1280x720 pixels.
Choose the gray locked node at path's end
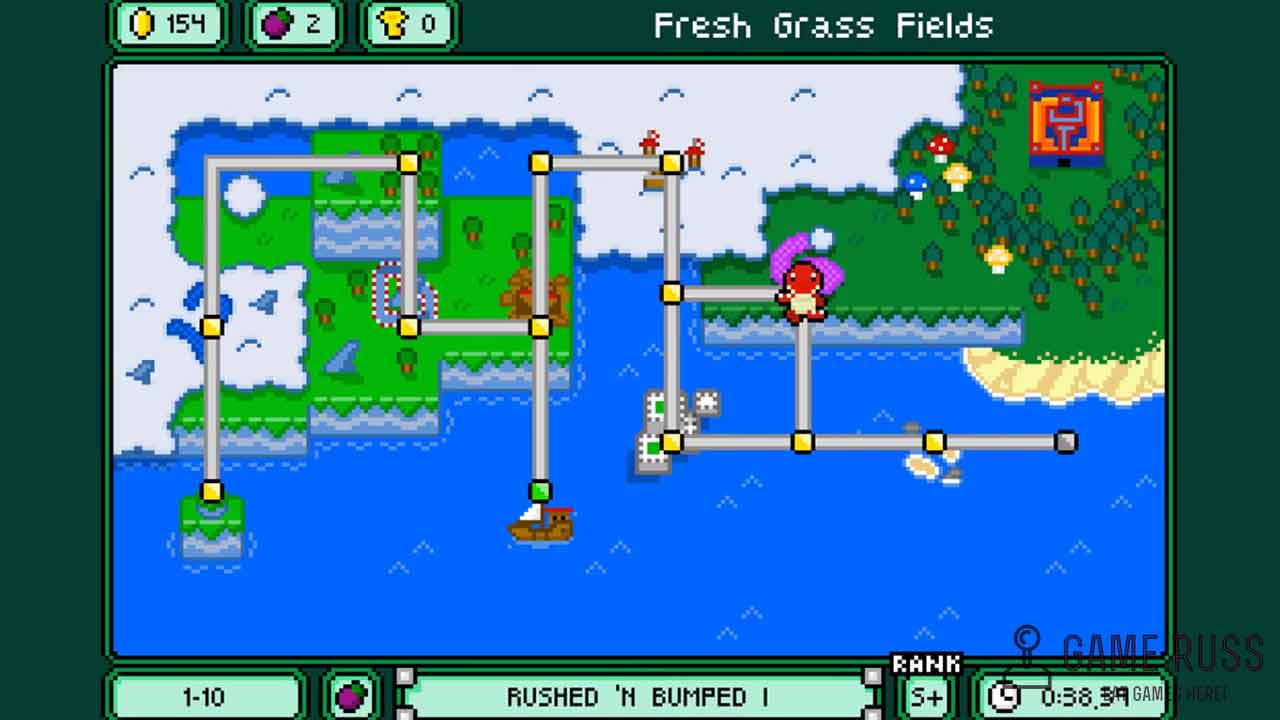1066,441
